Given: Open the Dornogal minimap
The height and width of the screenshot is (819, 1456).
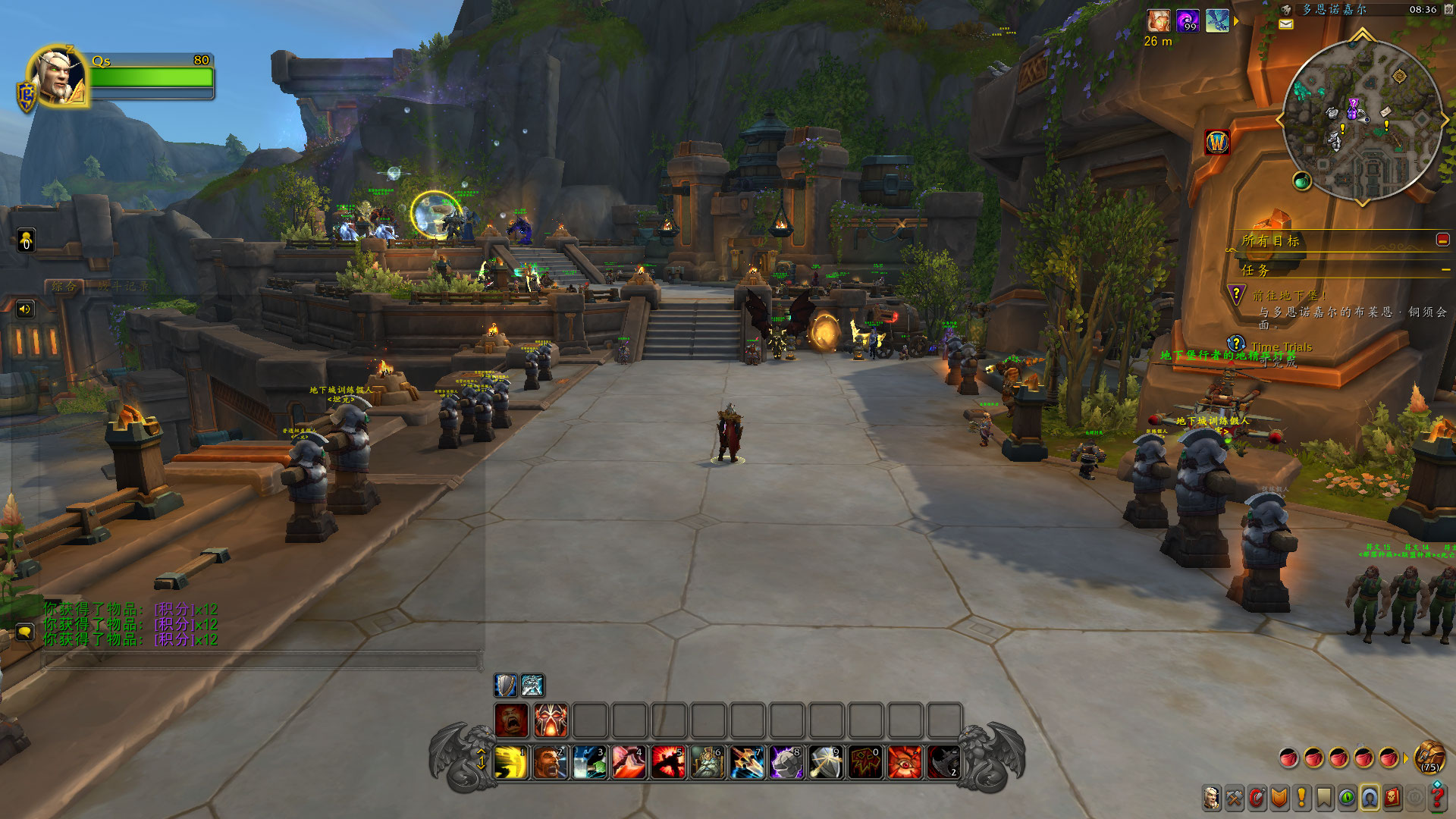Looking at the screenshot, I should [1362, 120].
